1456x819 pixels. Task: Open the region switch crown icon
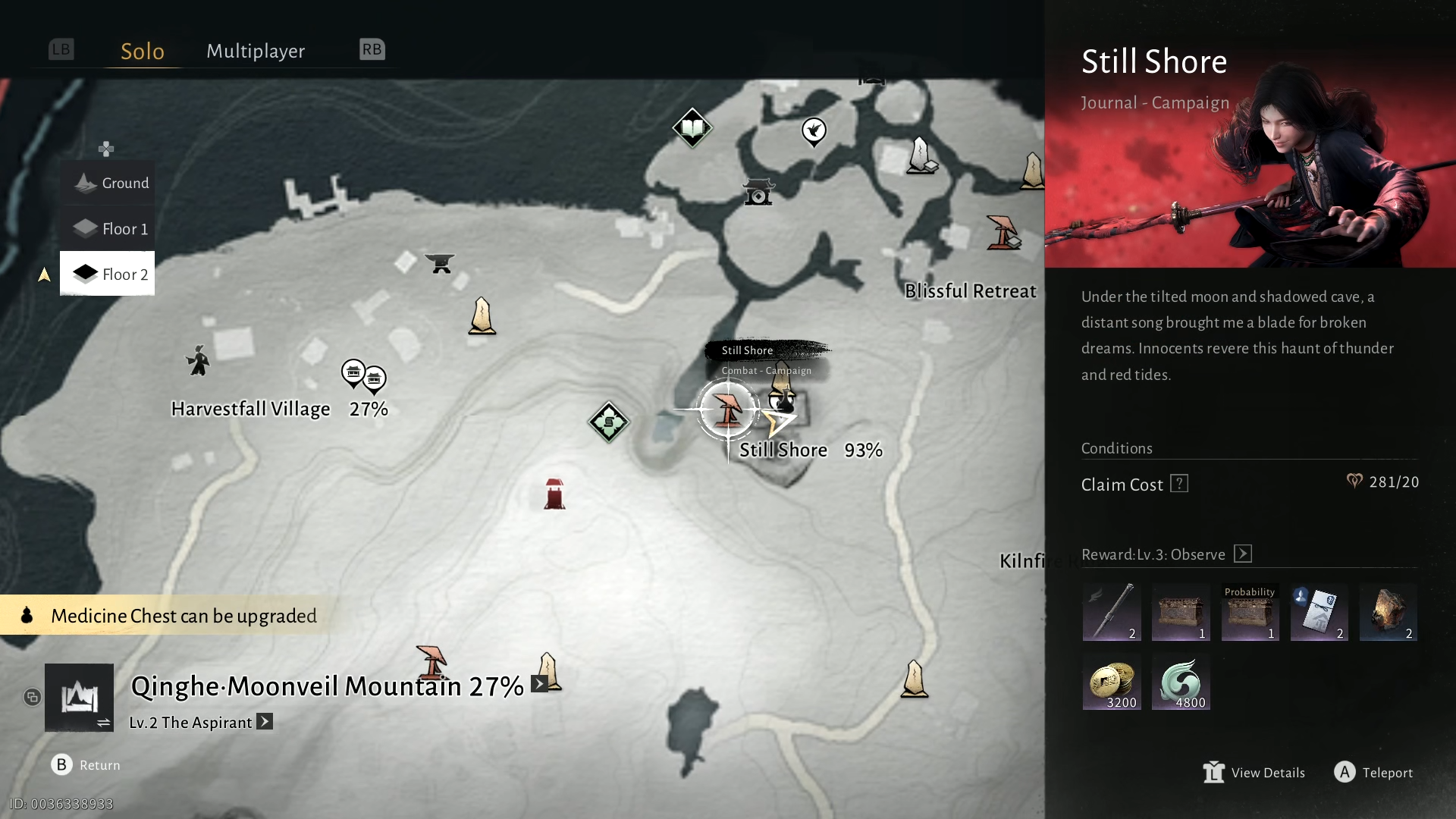(79, 697)
